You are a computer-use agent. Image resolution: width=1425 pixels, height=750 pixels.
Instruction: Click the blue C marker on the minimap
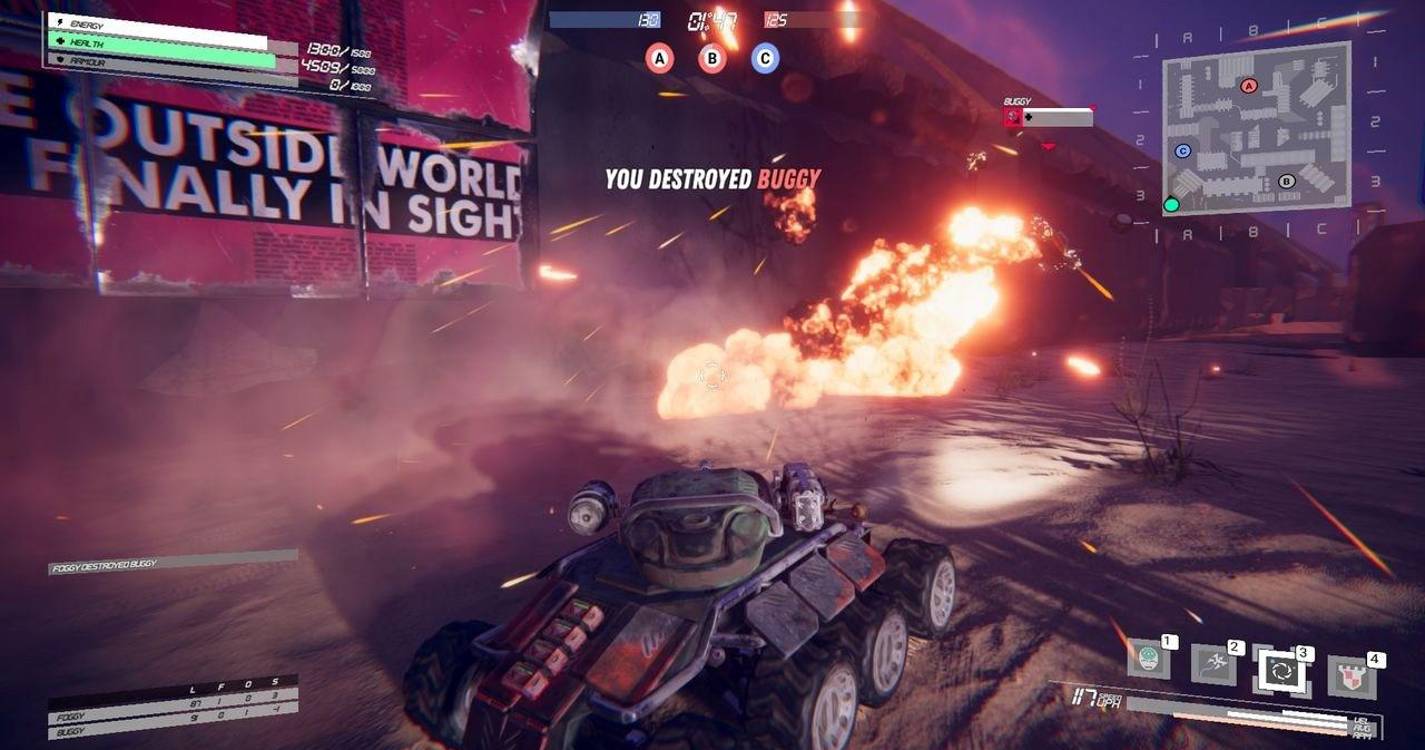[x=1182, y=149]
